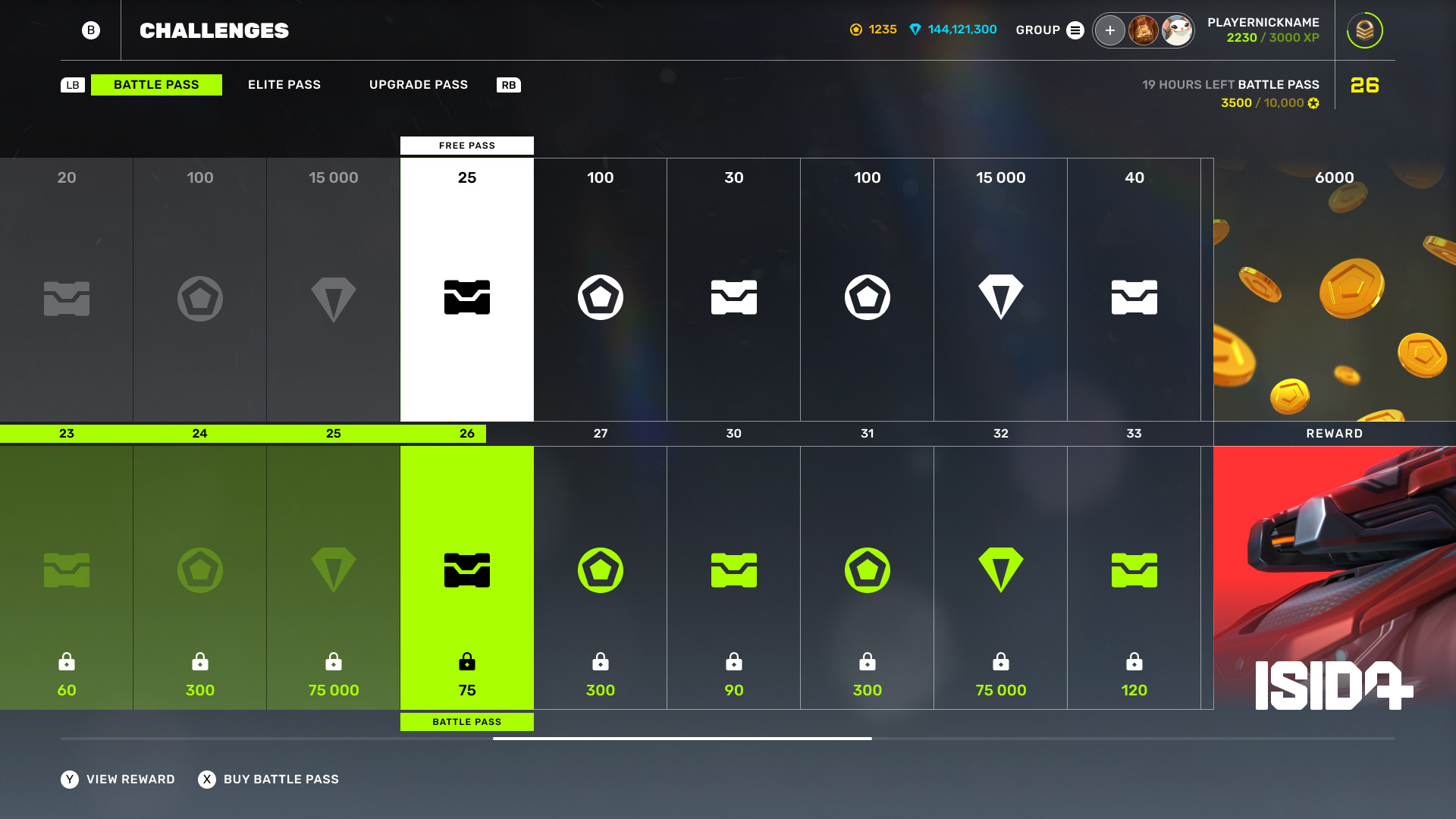The height and width of the screenshot is (819, 1456).
Task: Open the group list menu icon
Action: pyautogui.click(x=1075, y=30)
